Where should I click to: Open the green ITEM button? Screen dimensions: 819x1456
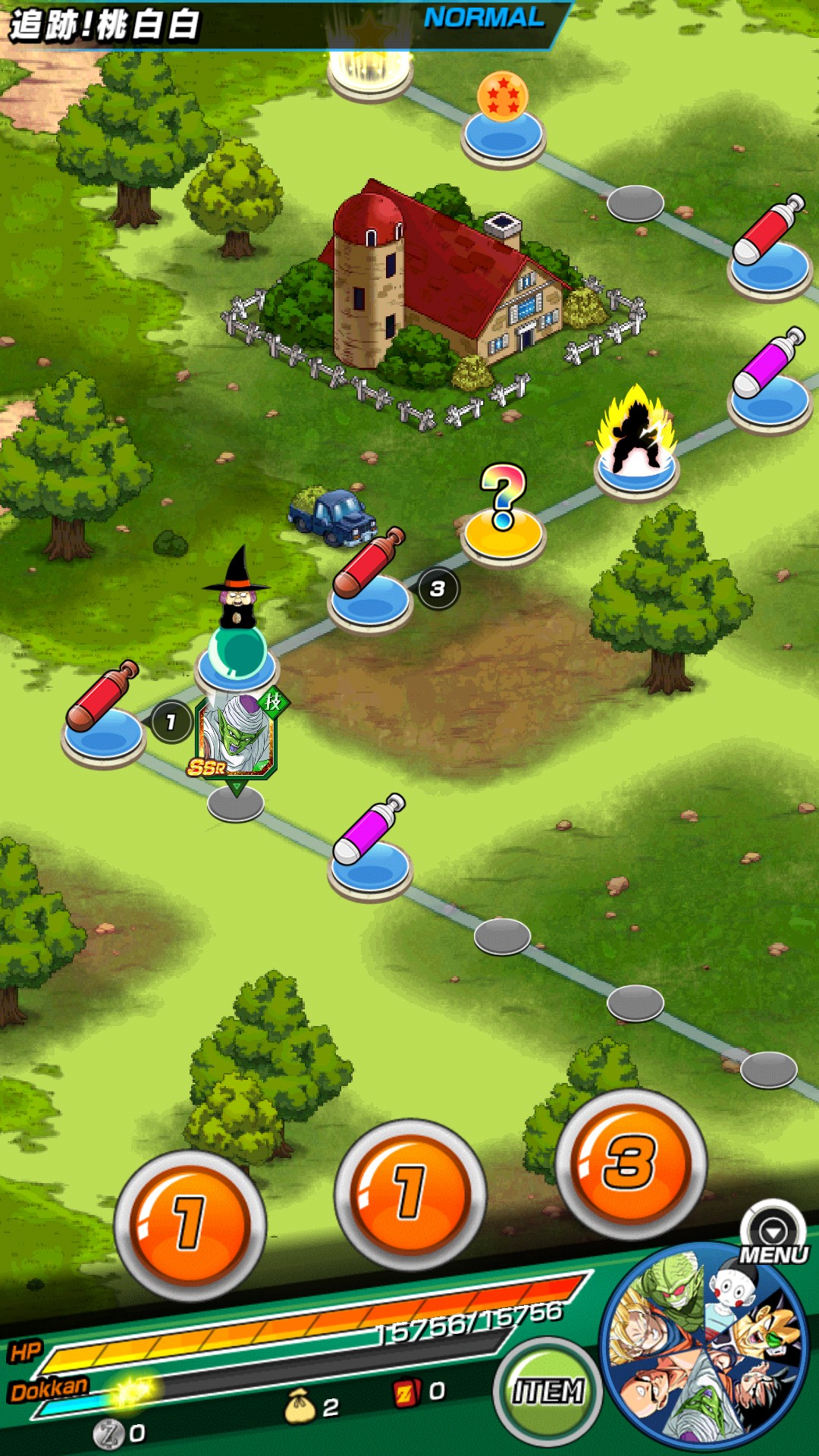[x=548, y=1392]
